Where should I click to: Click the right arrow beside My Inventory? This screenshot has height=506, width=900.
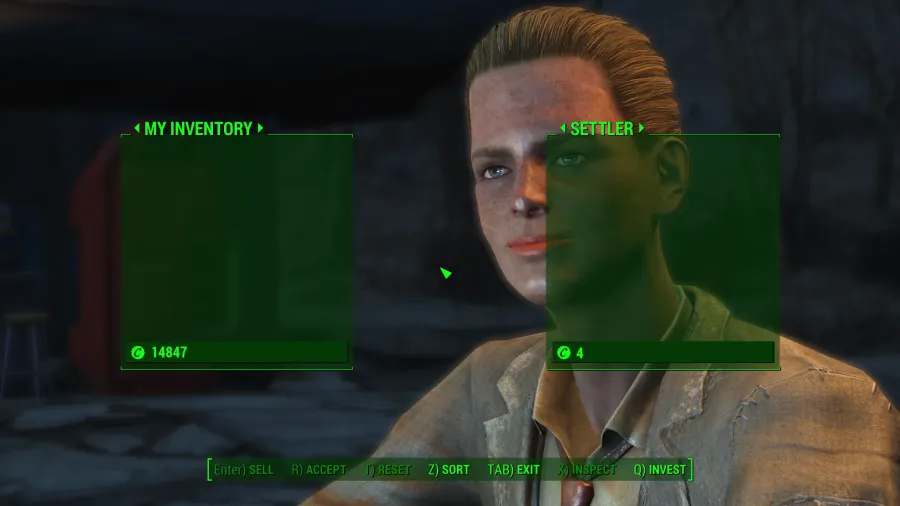pyautogui.click(x=260, y=129)
